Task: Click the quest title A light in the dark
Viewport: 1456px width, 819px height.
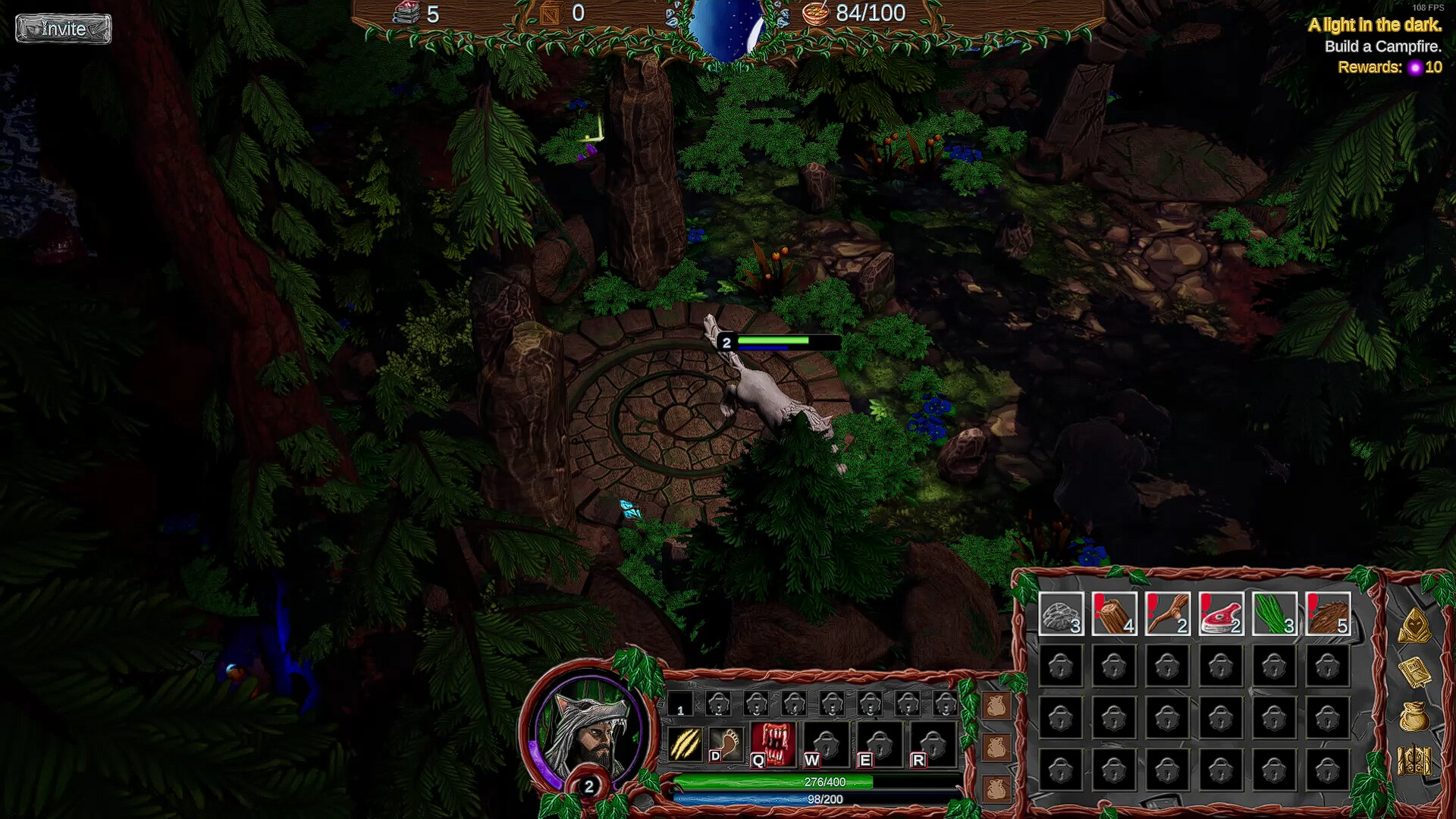Action: [x=1376, y=25]
